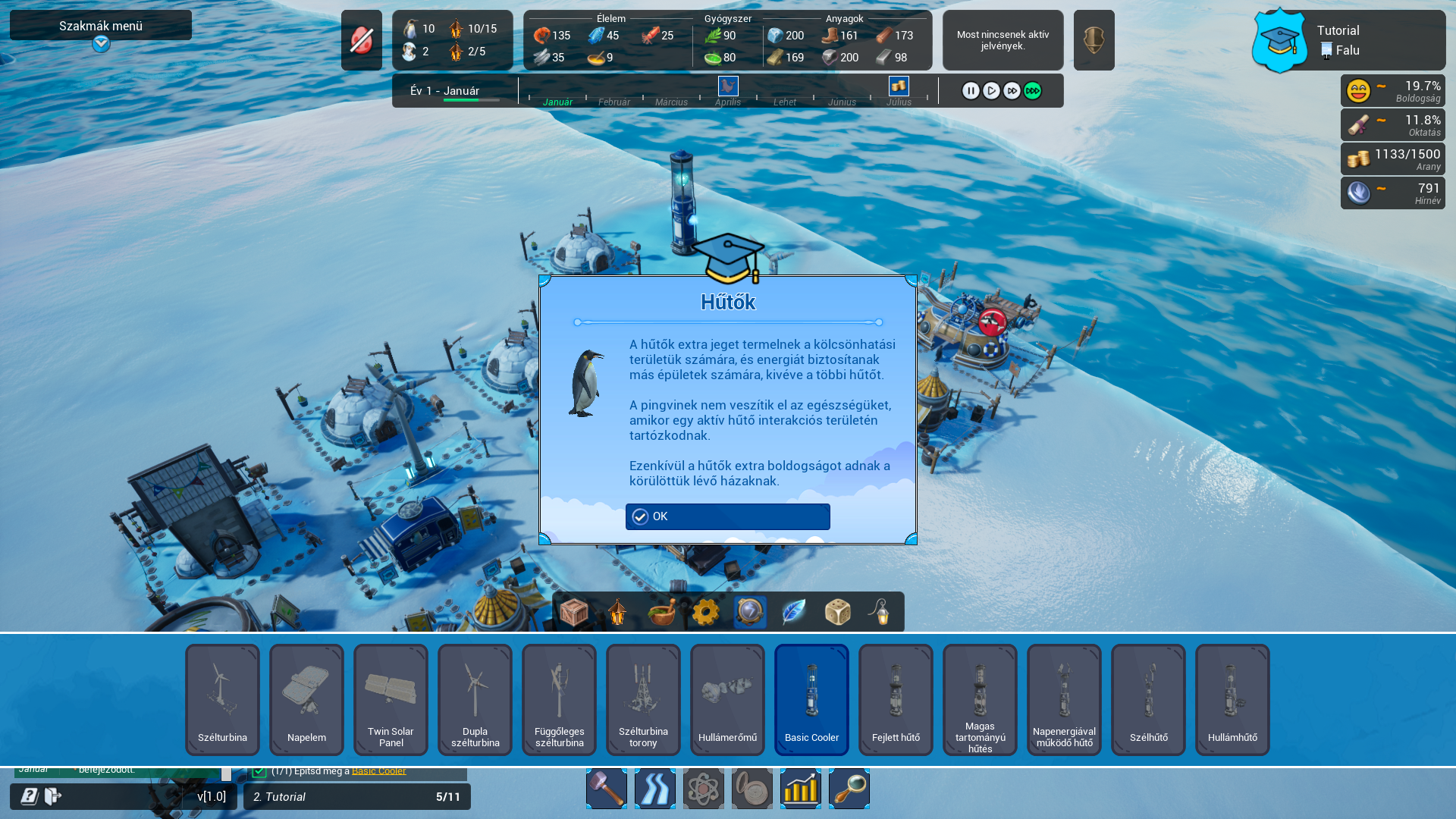Pause the game speed
Viewport: 1456px width, 819px height.
(x=971, y=91)
